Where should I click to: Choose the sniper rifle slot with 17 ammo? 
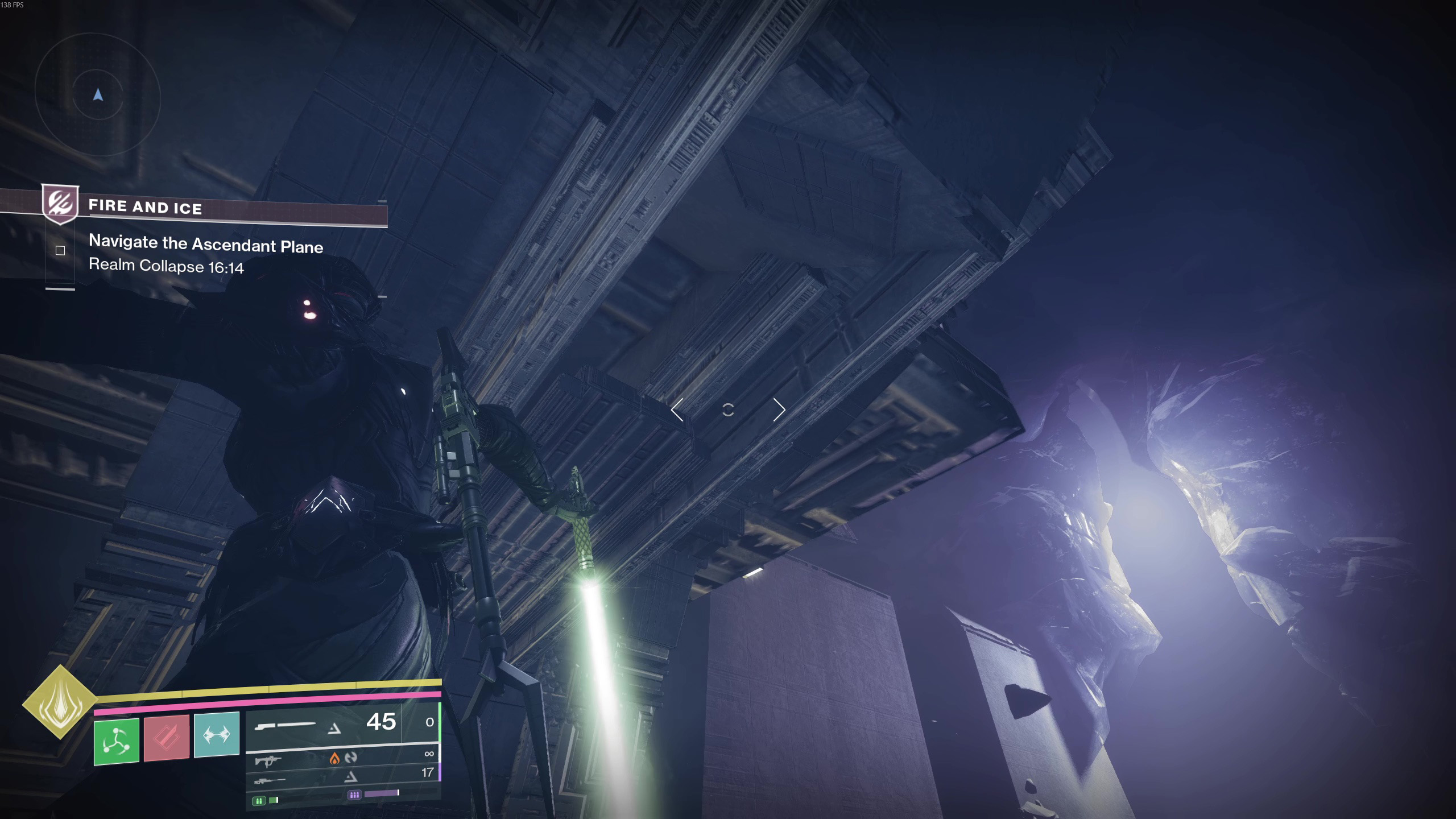click(x=341, y=776)
